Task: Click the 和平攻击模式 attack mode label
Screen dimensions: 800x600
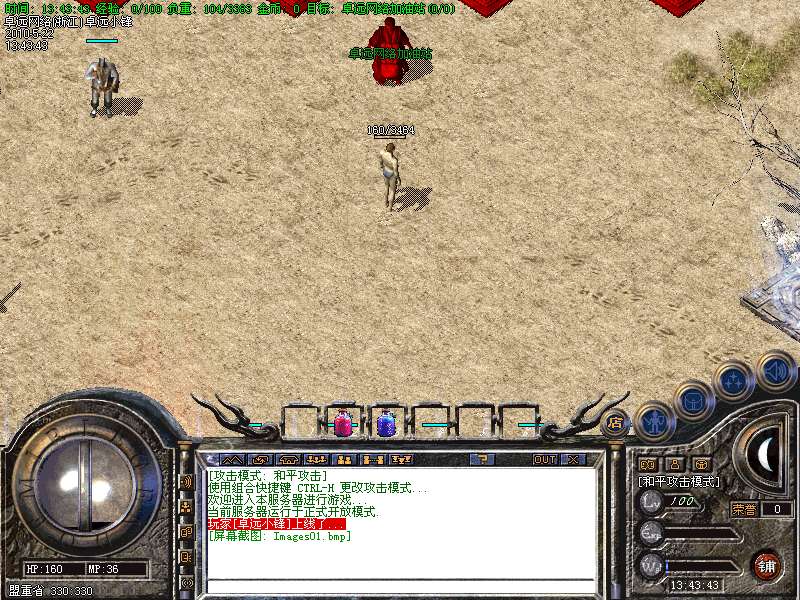Action: (679, 482)
